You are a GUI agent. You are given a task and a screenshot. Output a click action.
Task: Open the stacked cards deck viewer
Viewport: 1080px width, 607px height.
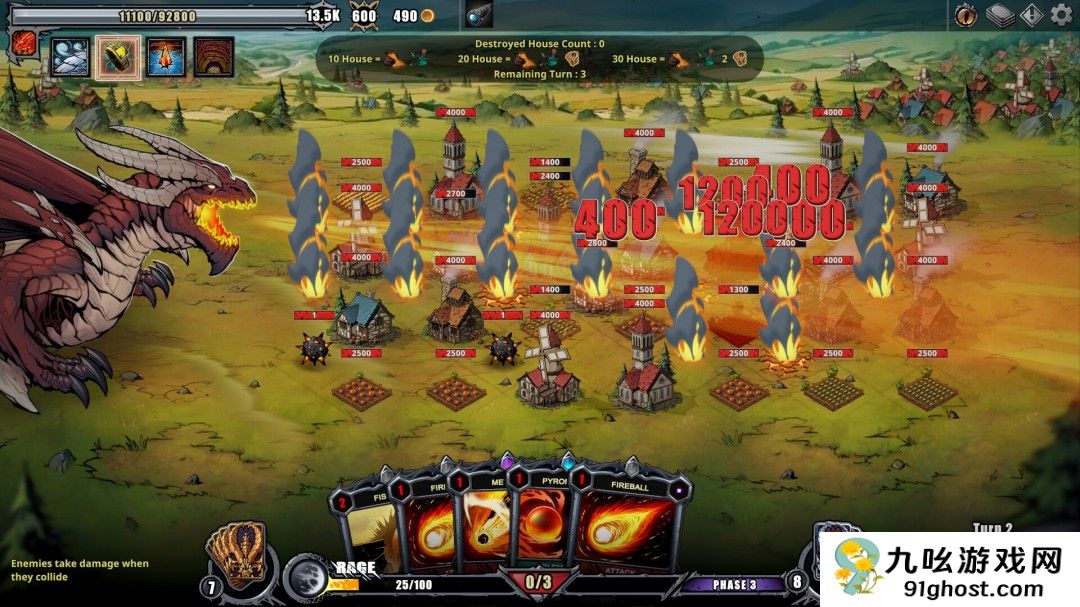pos(999,15)
